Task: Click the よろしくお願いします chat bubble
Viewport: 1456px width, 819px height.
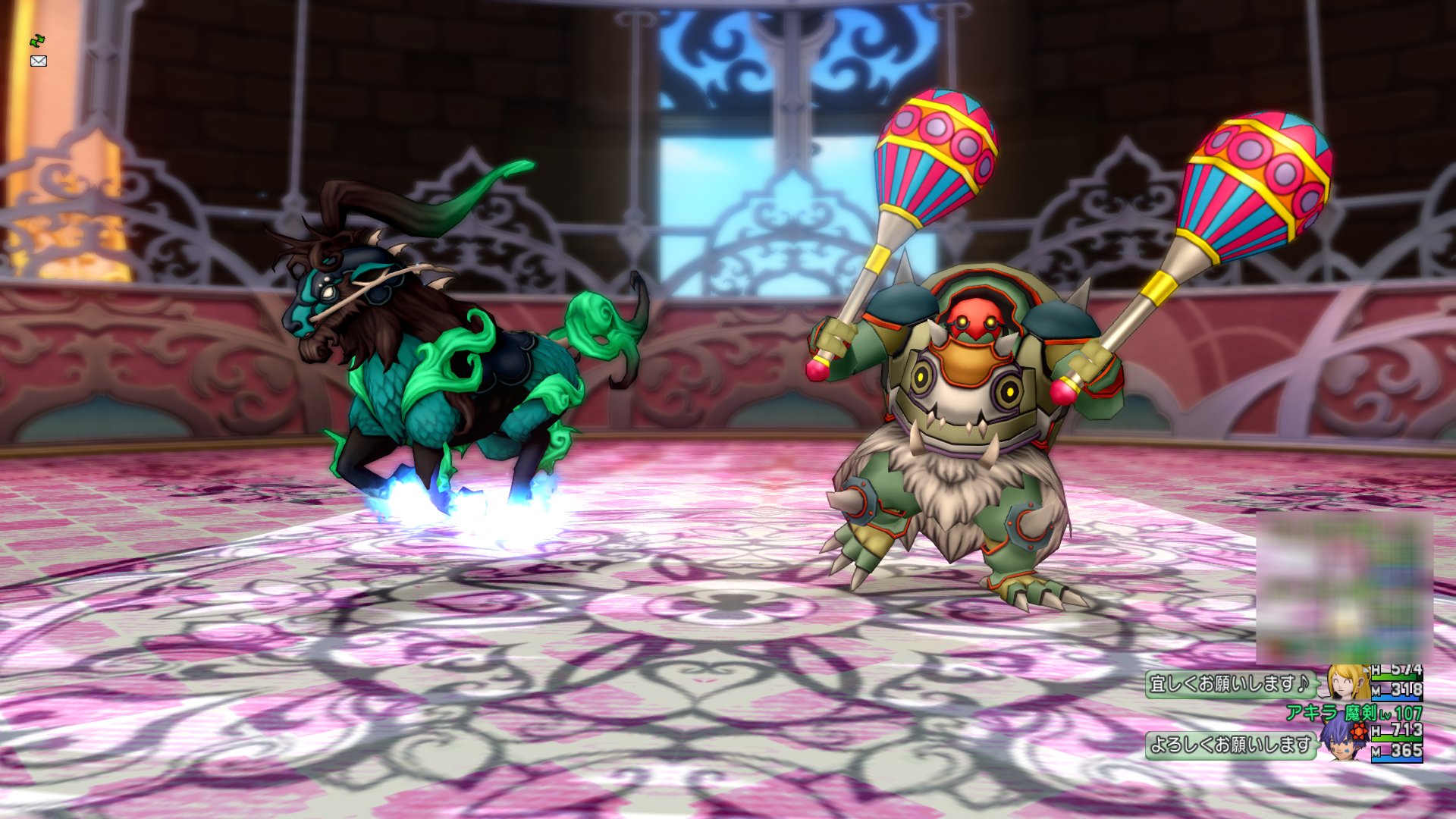Action: coord(1230,745)
